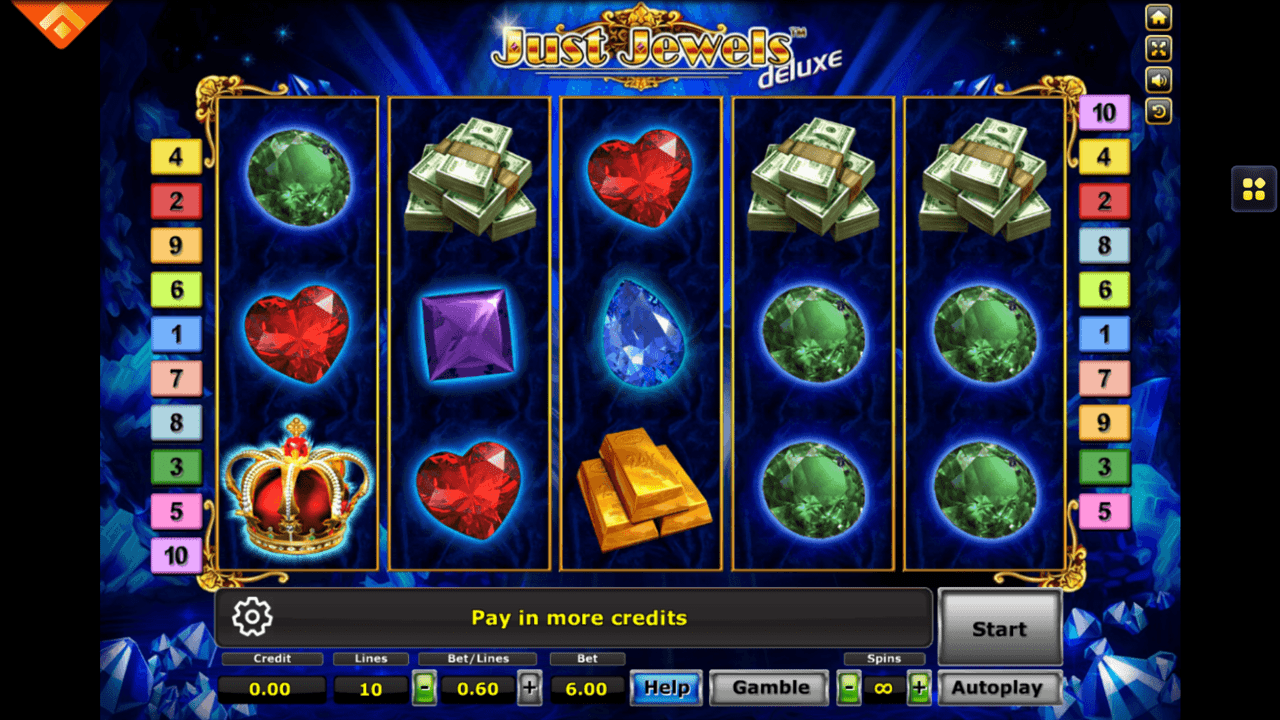Toggle fullscreen mode via the expand icon
This screenshot has width=1280, height=720.
tap(1158, 49)
